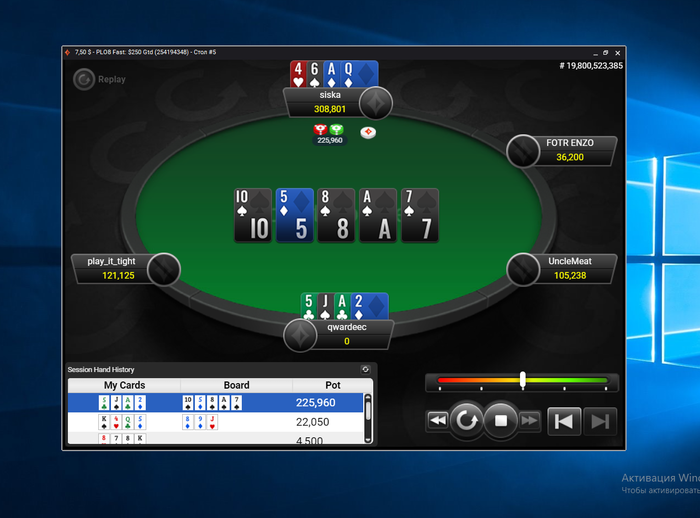Adjust the replay speed slider handle
This screenshot has width=700, height=518.
click(522, 380)
